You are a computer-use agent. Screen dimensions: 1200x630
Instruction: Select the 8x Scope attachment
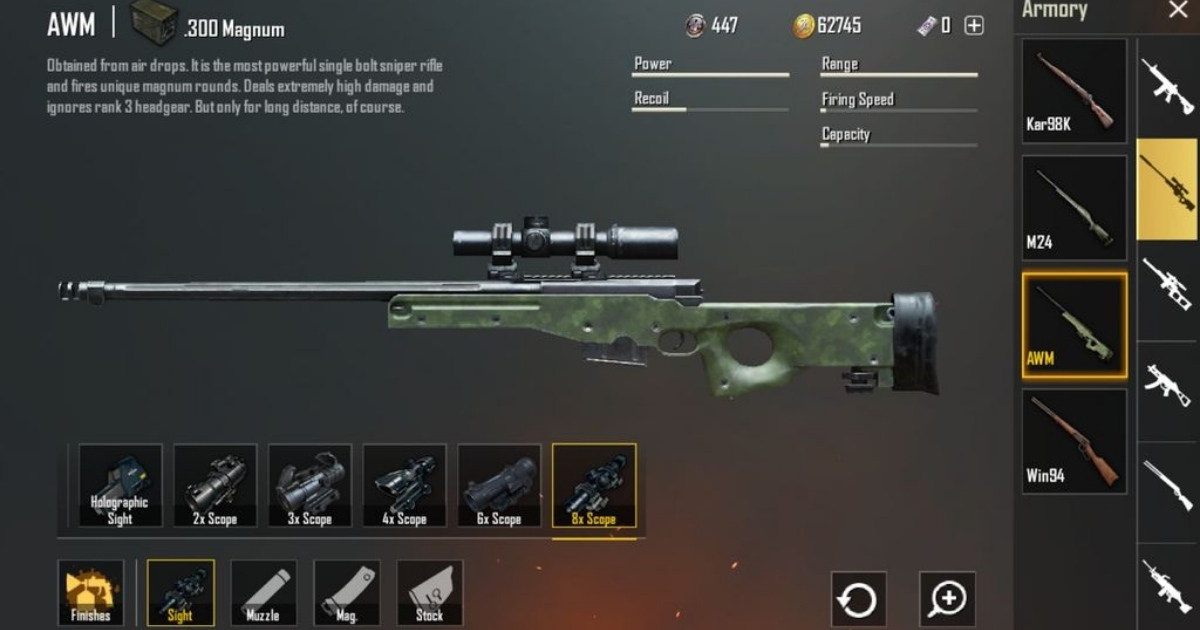594,486
